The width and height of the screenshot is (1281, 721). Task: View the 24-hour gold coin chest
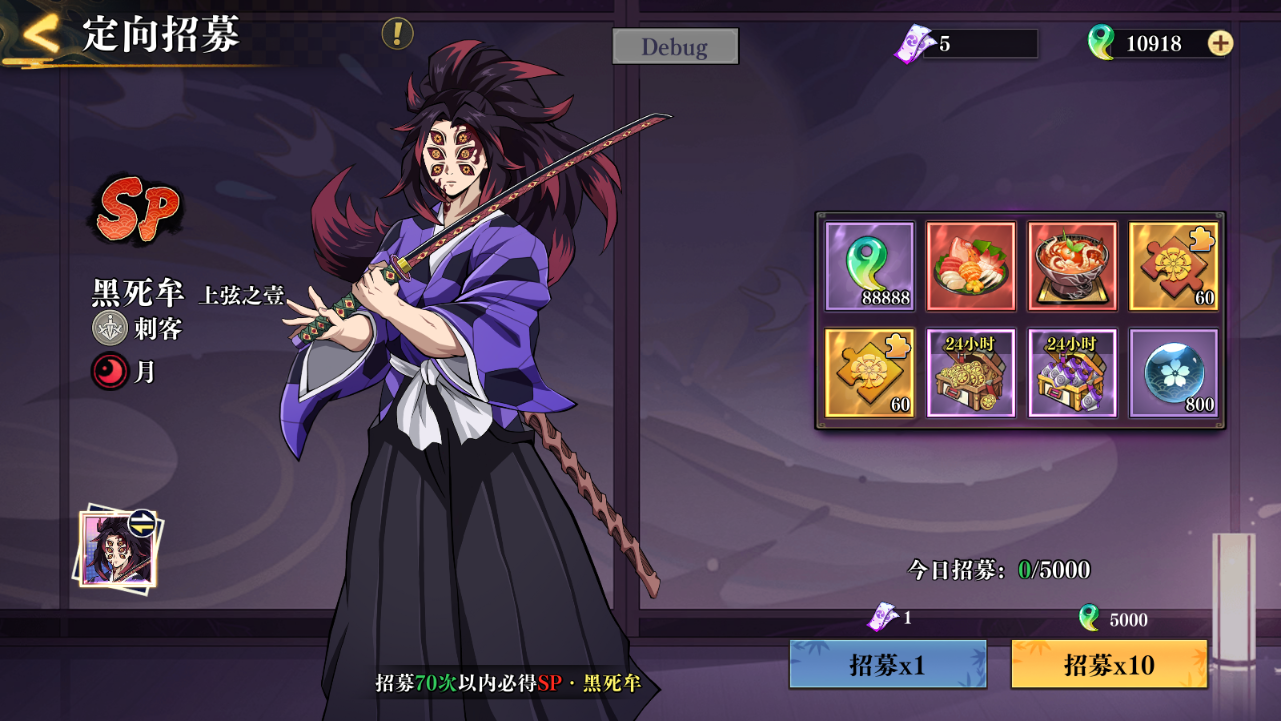[x=971, y=373]
